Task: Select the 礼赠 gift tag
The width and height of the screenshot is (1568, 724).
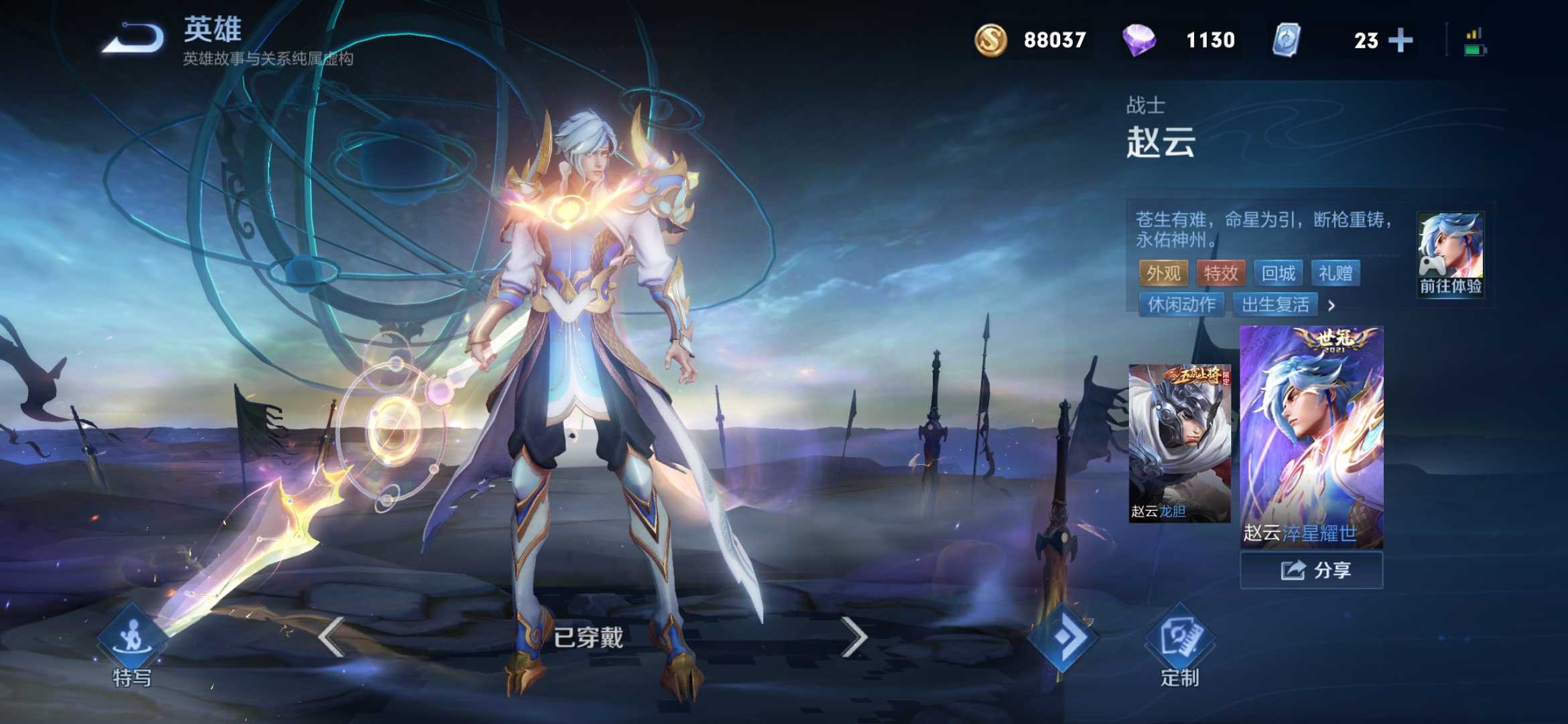Action: [x=1337, y=274]
